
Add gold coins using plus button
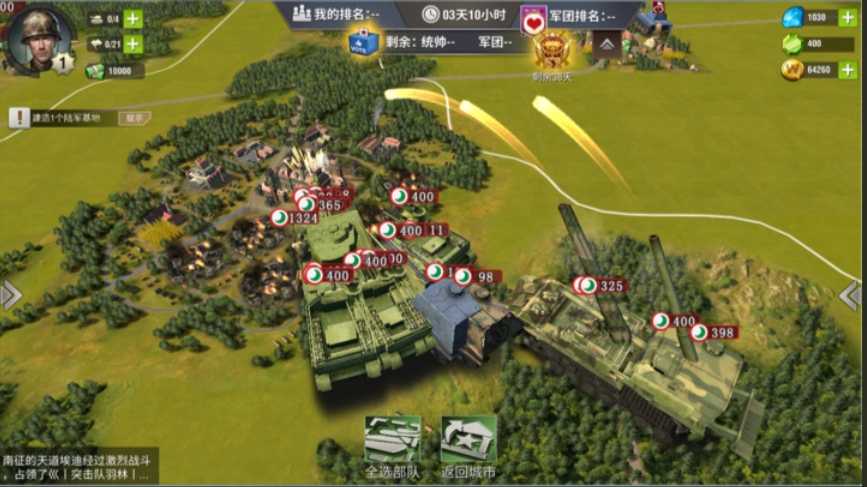pyautogui.click(x=847, y=70)
